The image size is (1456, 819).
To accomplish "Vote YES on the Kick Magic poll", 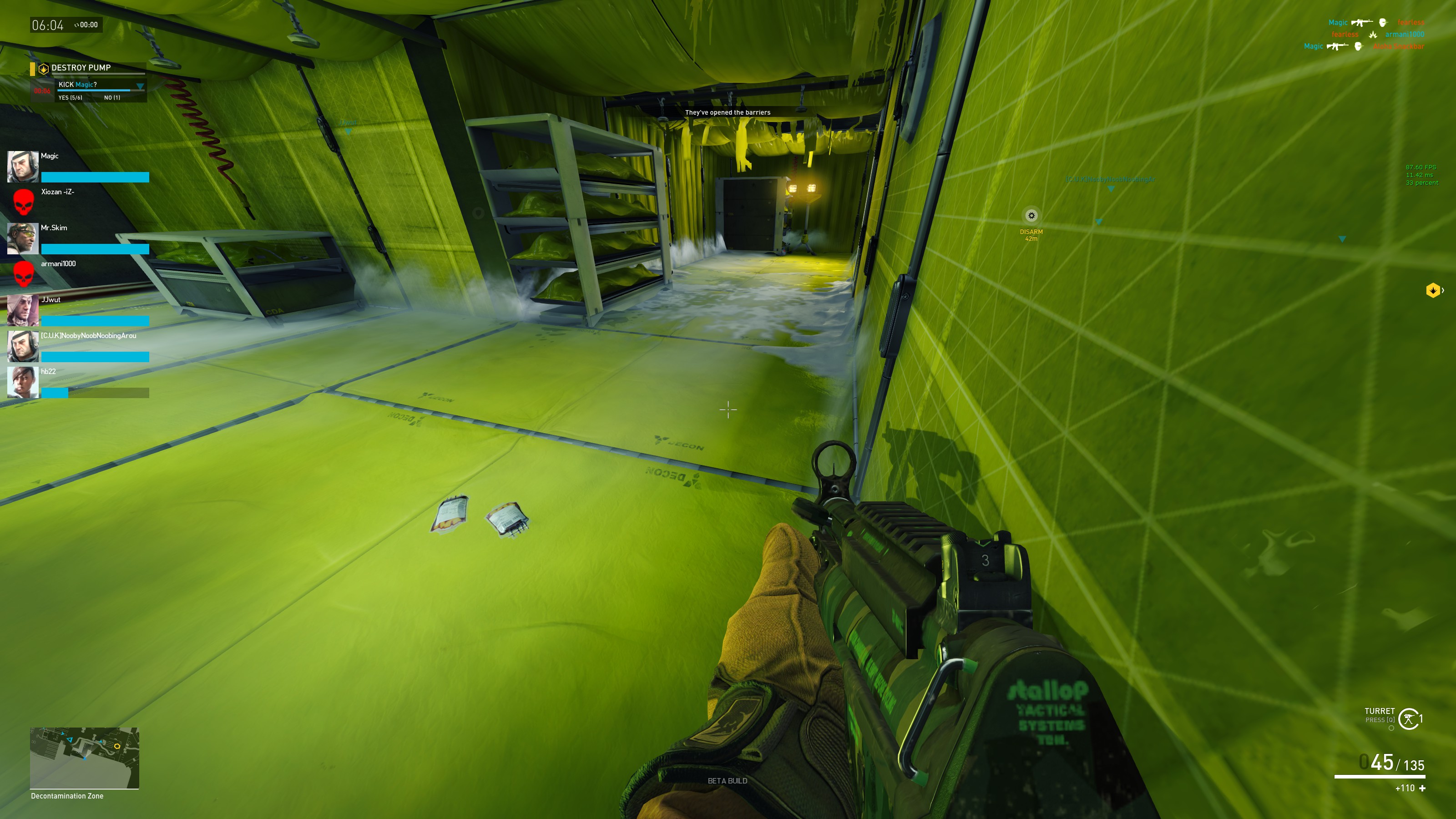I will [70, 98].
